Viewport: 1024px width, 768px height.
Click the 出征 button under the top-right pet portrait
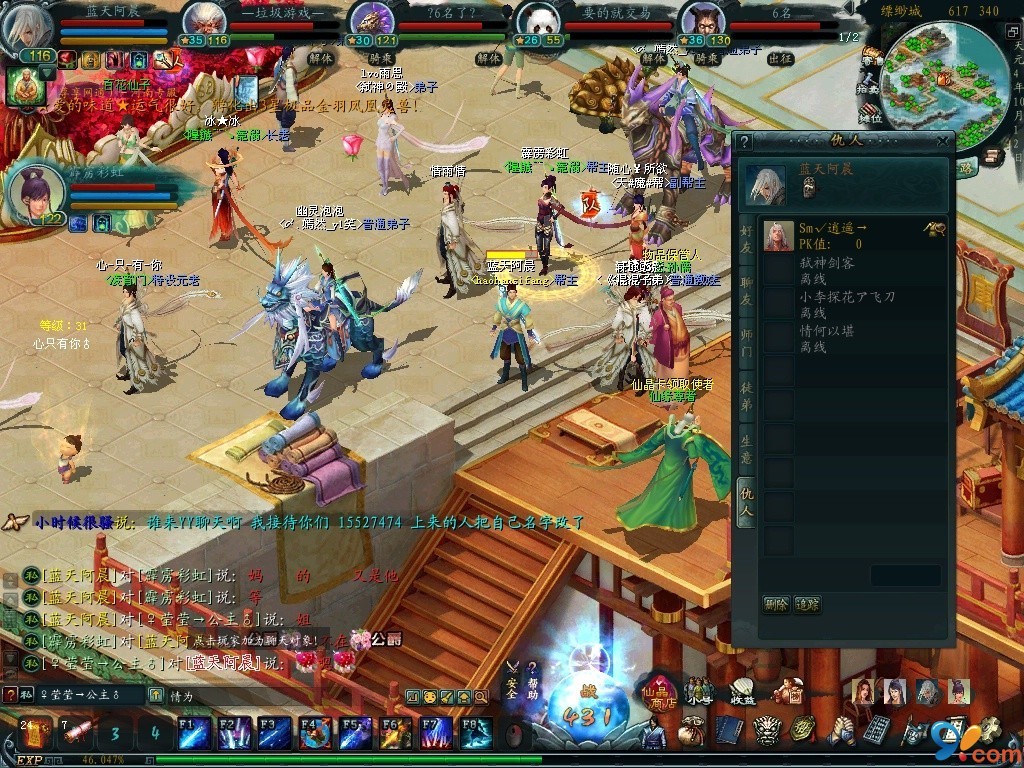(x=780, y=58)
